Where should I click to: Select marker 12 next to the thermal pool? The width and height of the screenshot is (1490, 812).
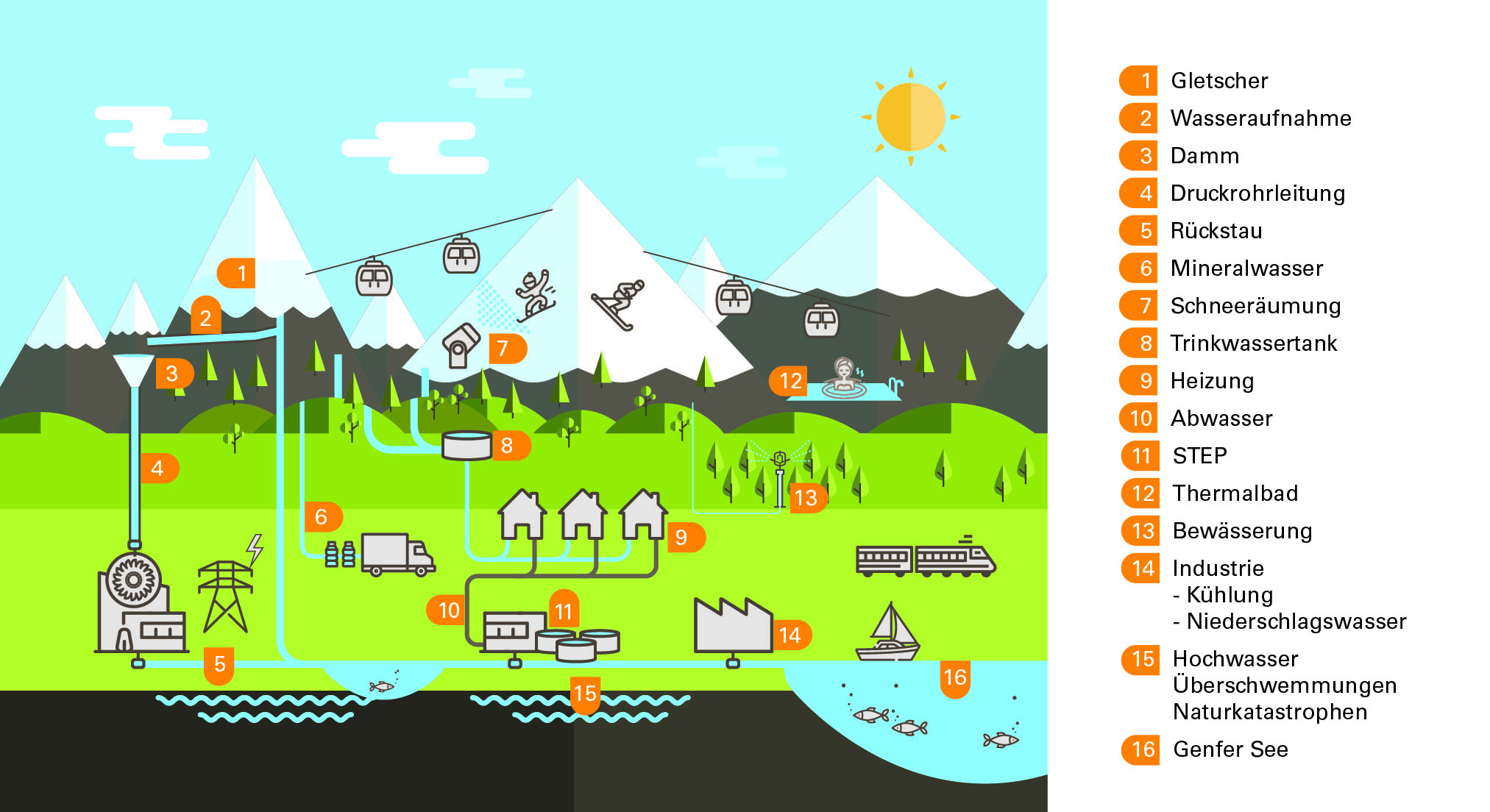coord(790,381)
